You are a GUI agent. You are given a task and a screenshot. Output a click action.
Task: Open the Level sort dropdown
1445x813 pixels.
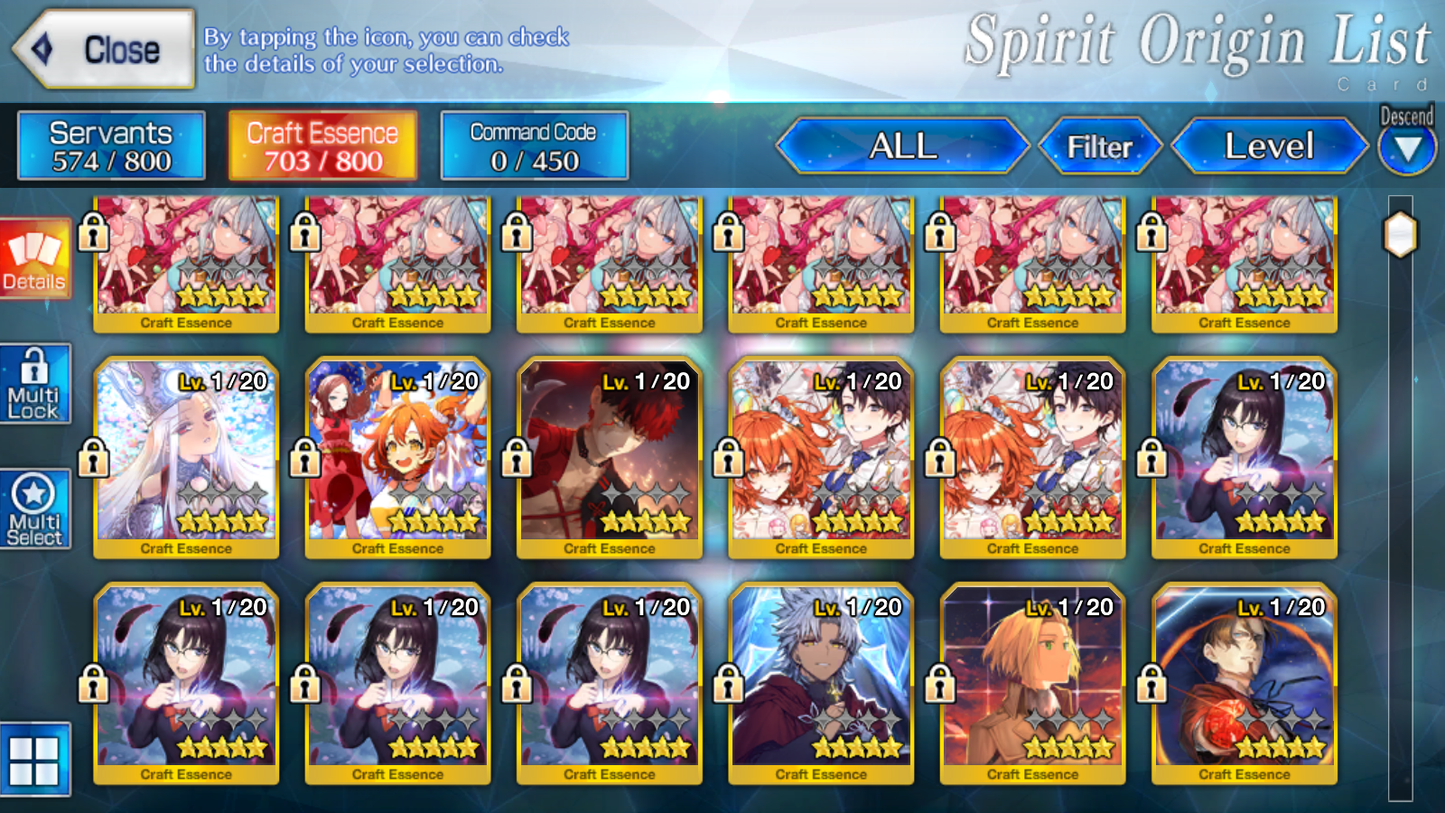point(1268,146)
